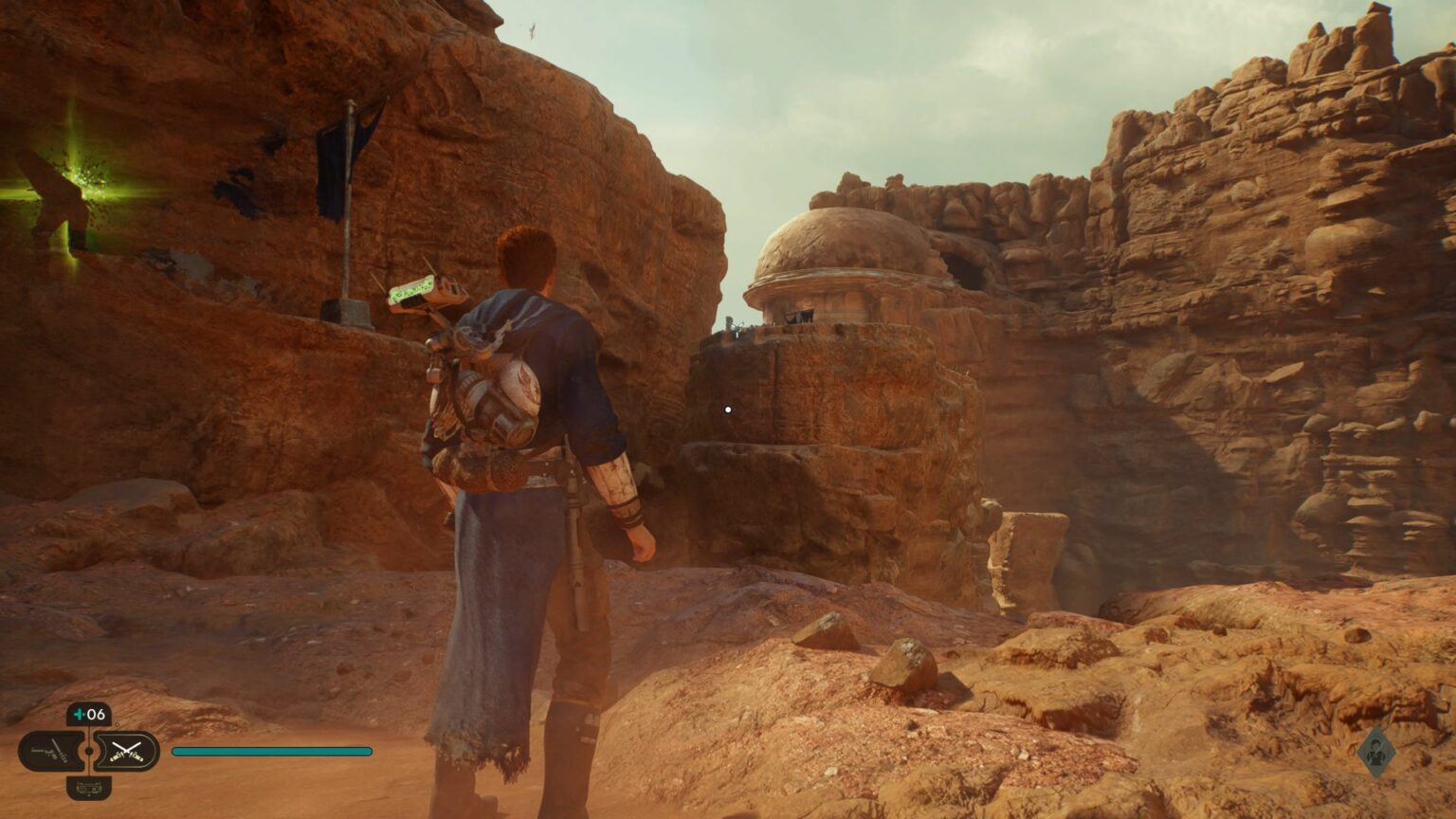Click the green stim plus icon
1456x819 pixels.
80,714
